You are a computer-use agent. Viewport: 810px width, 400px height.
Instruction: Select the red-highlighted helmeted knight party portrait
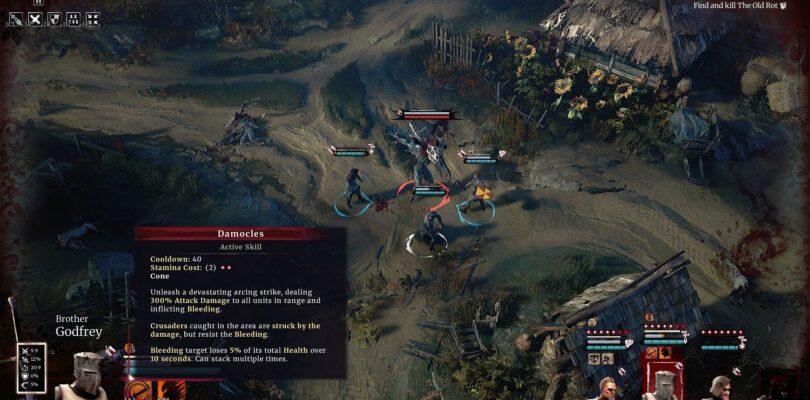(664, 383)
